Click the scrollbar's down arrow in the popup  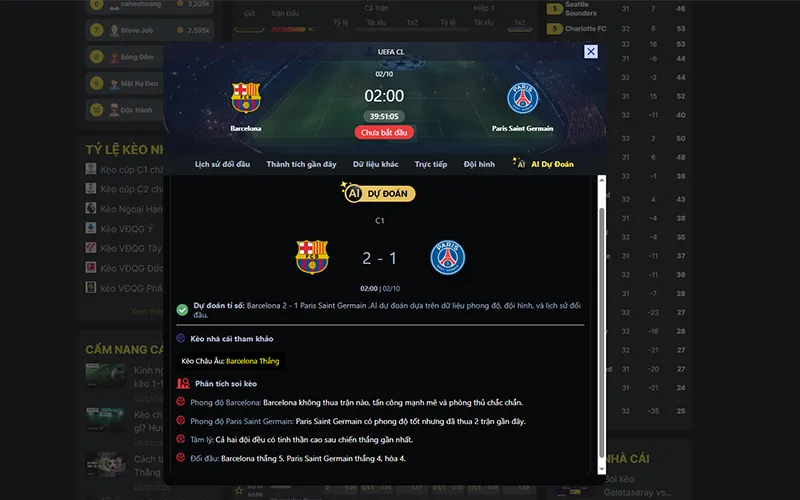(x=602, y=467)
